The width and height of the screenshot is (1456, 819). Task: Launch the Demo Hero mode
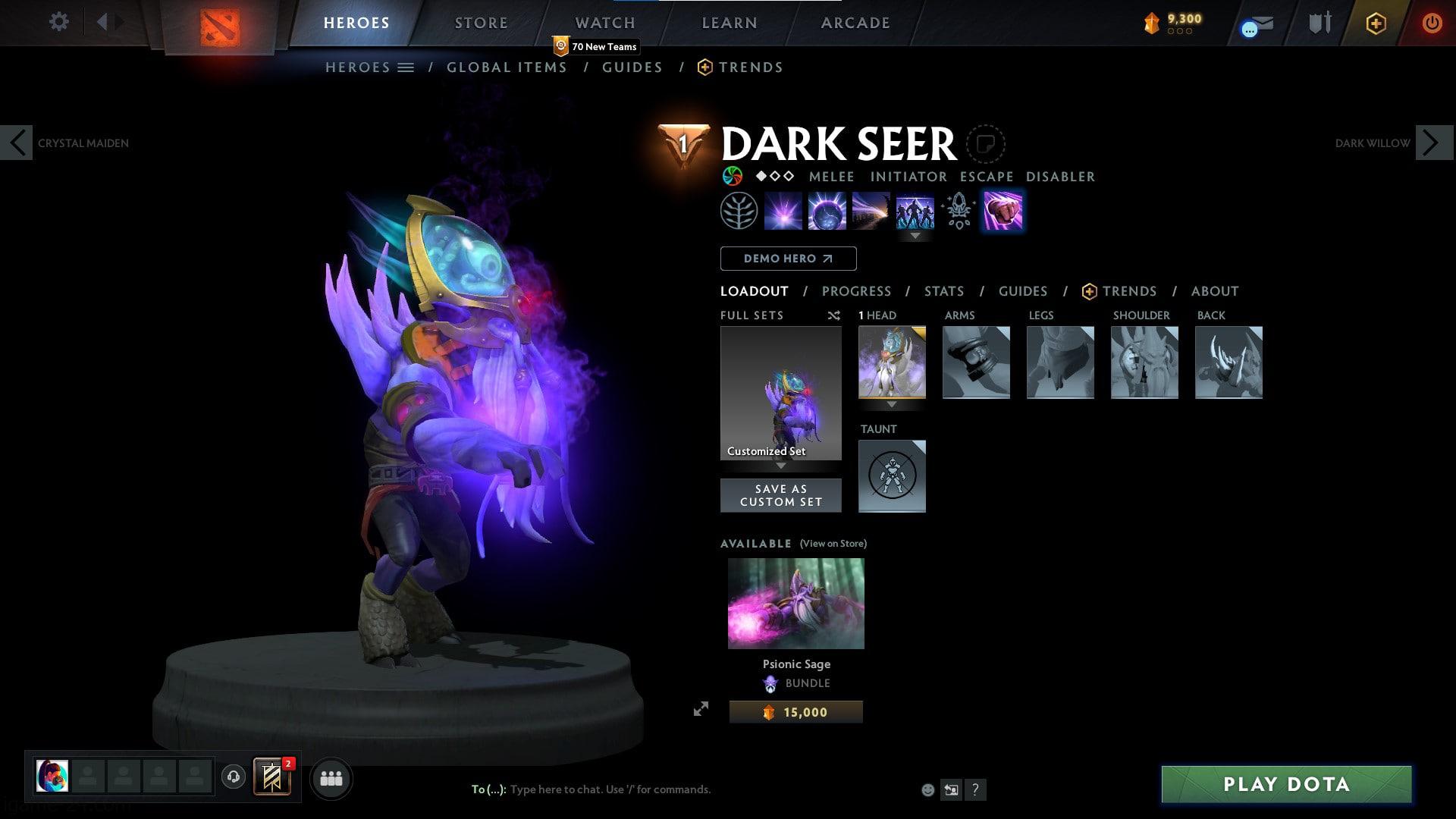click(x=788, y=259)
